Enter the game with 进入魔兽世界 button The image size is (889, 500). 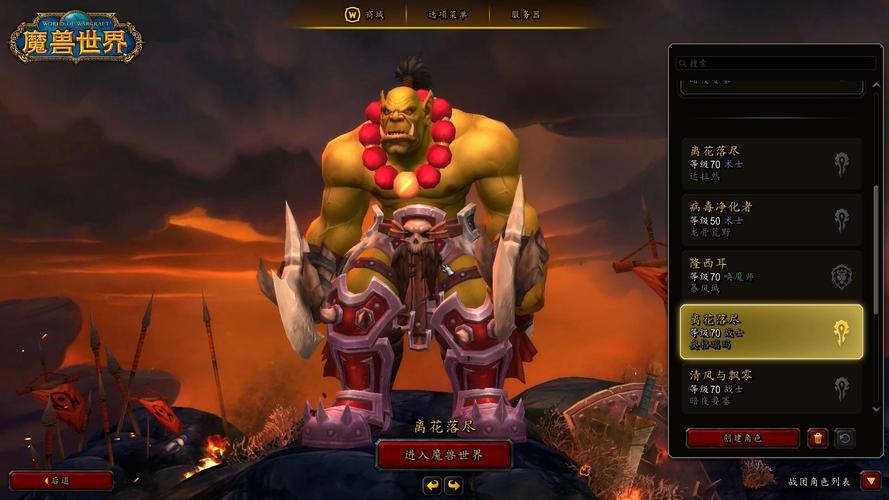pos(444,455)
